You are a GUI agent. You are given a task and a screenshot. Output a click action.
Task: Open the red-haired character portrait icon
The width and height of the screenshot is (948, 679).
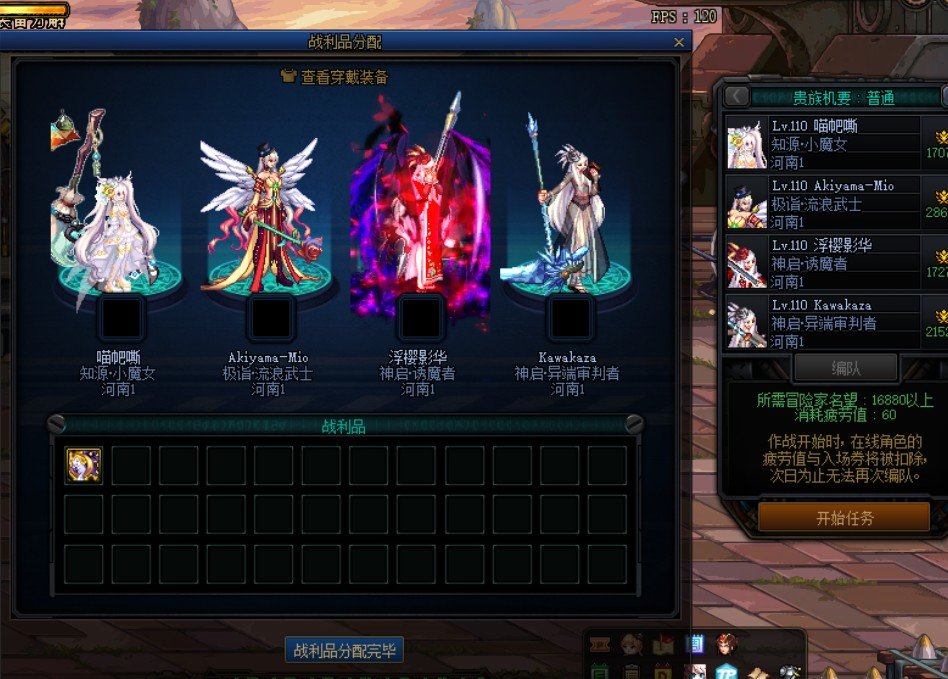(x=726, y=644)
